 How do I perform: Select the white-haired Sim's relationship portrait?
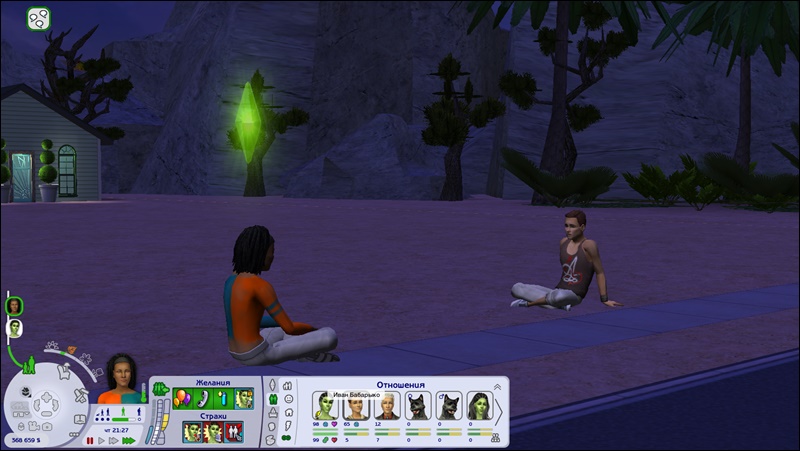(x=386, y=406)
